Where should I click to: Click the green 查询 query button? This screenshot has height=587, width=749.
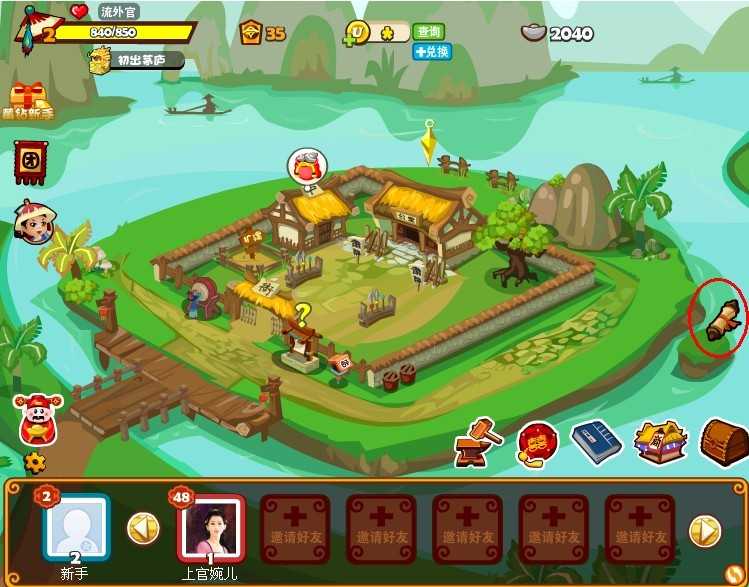click(428, 32)
